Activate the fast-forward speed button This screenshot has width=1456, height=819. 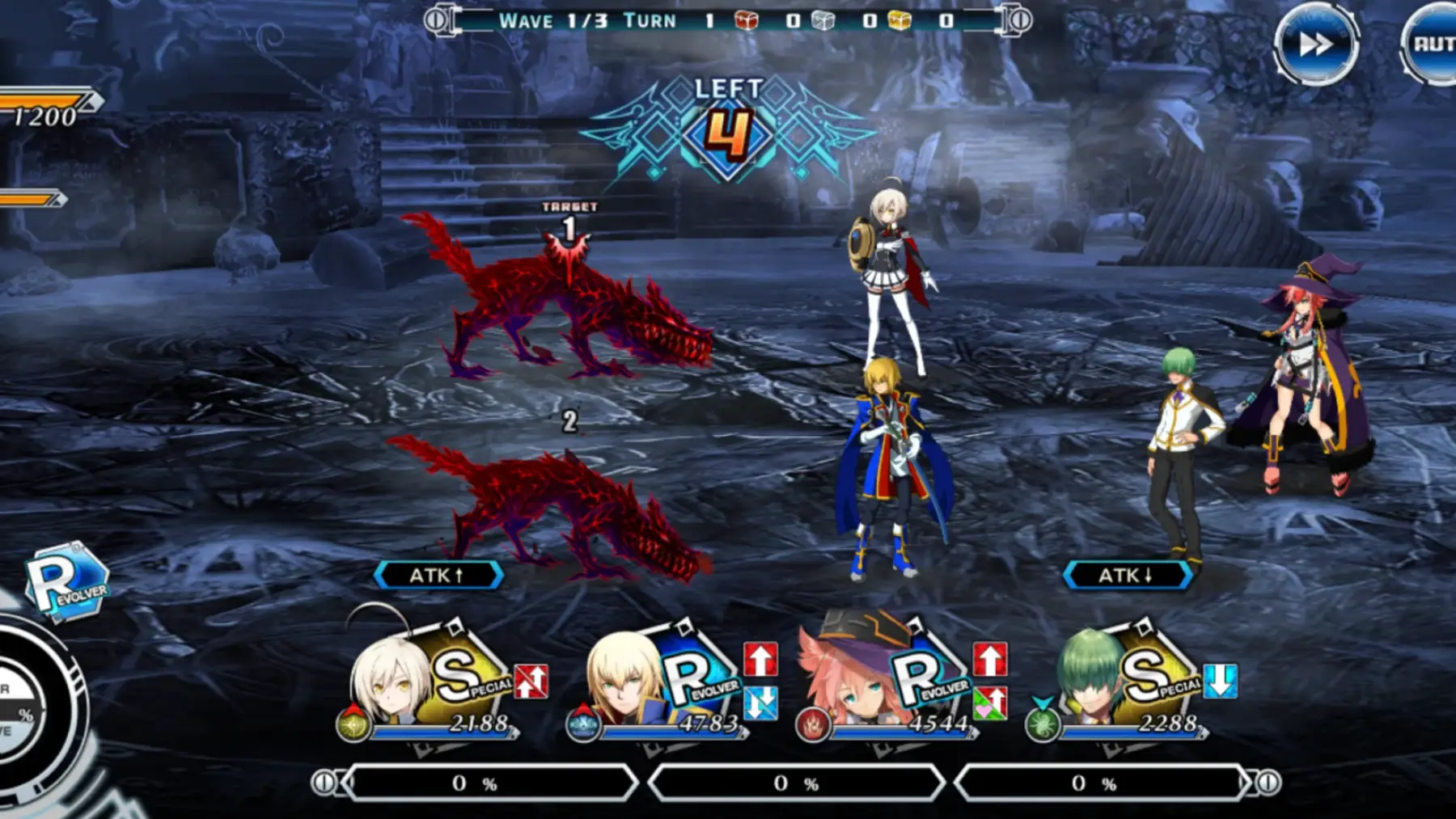click(x=1315, y=44)
